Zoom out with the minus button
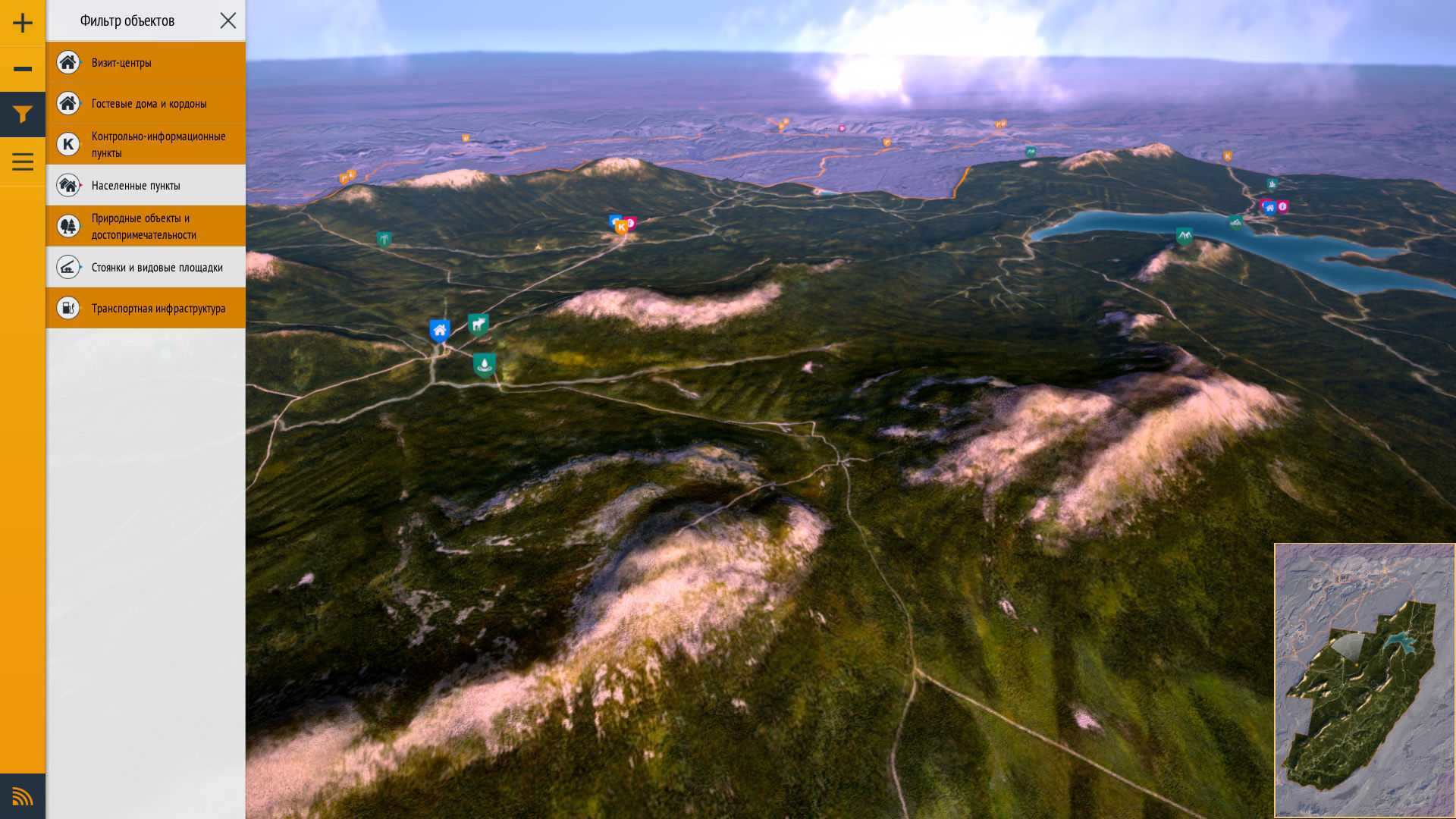This screenshot has height=819, width=1456. pyautogui.click(x=23, y=69)
